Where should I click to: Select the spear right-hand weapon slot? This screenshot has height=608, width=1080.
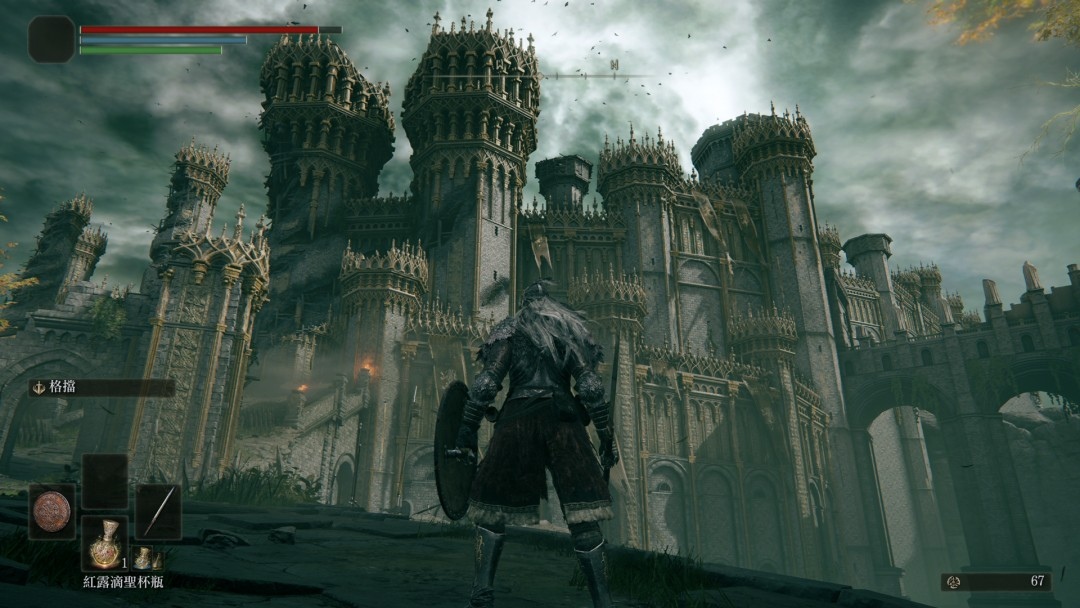click(158, 511)
